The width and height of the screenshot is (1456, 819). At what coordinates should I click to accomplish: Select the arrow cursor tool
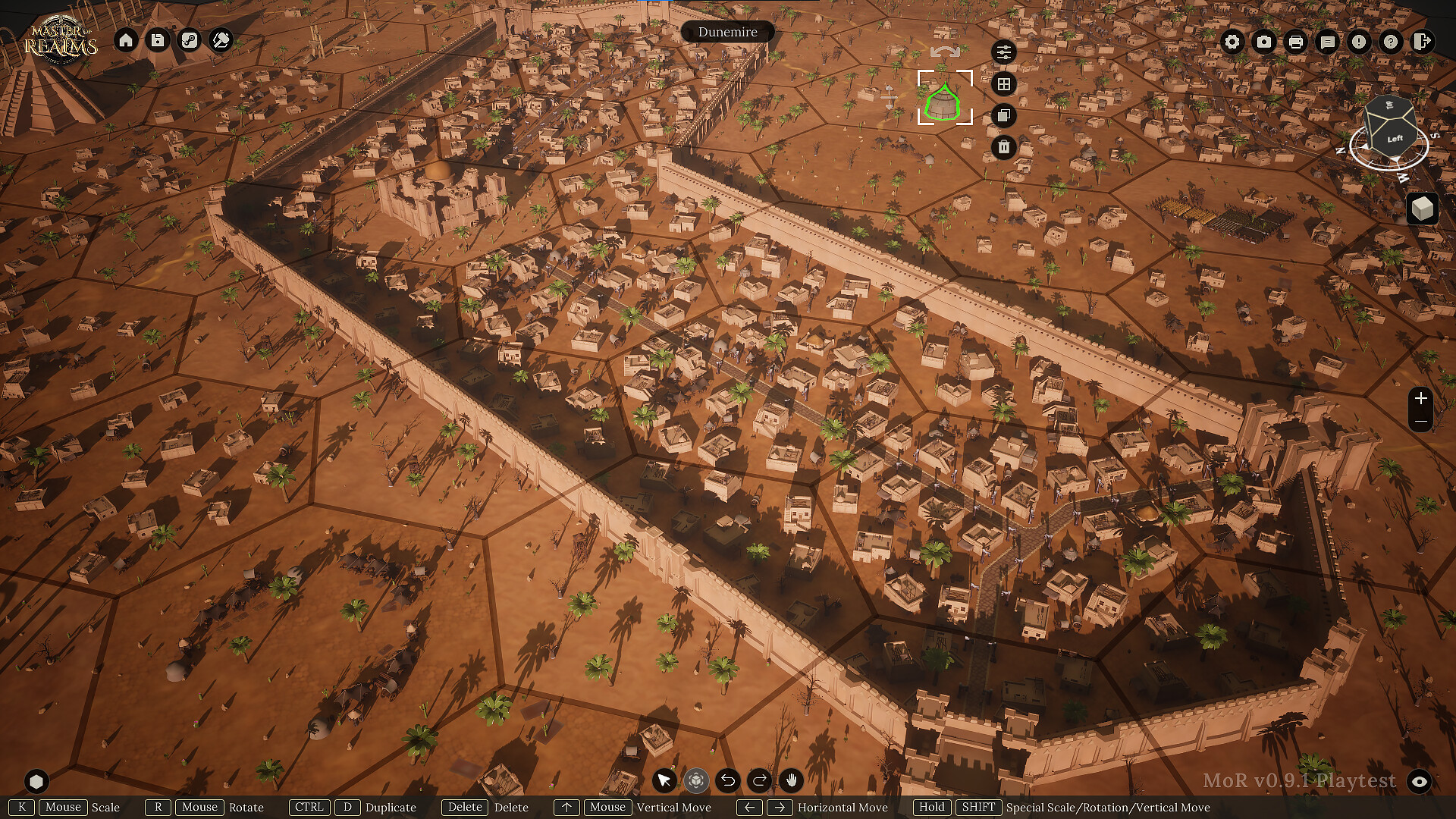[x=664, y=780]
